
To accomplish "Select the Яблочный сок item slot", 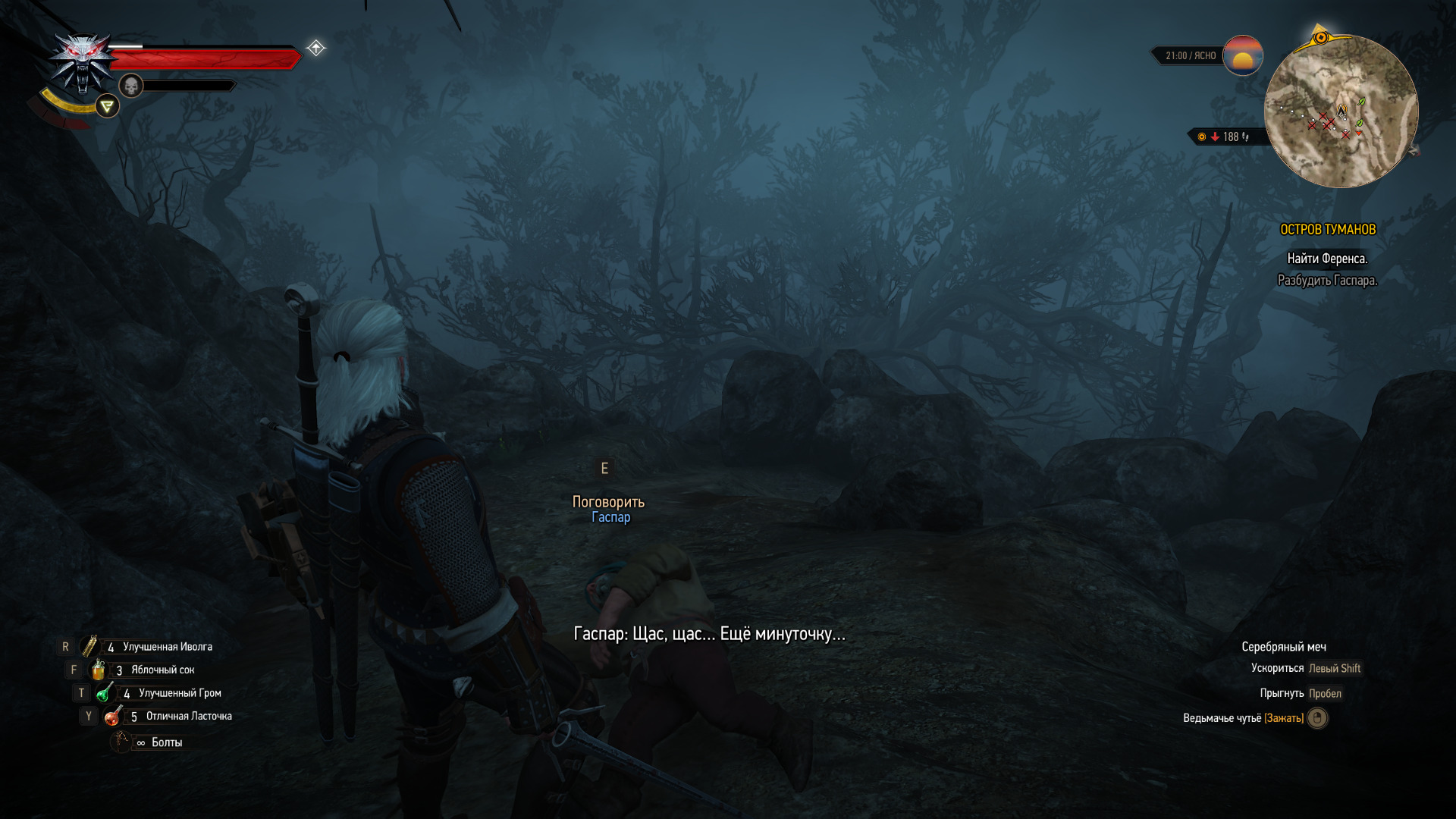I will tap(99, 670).
